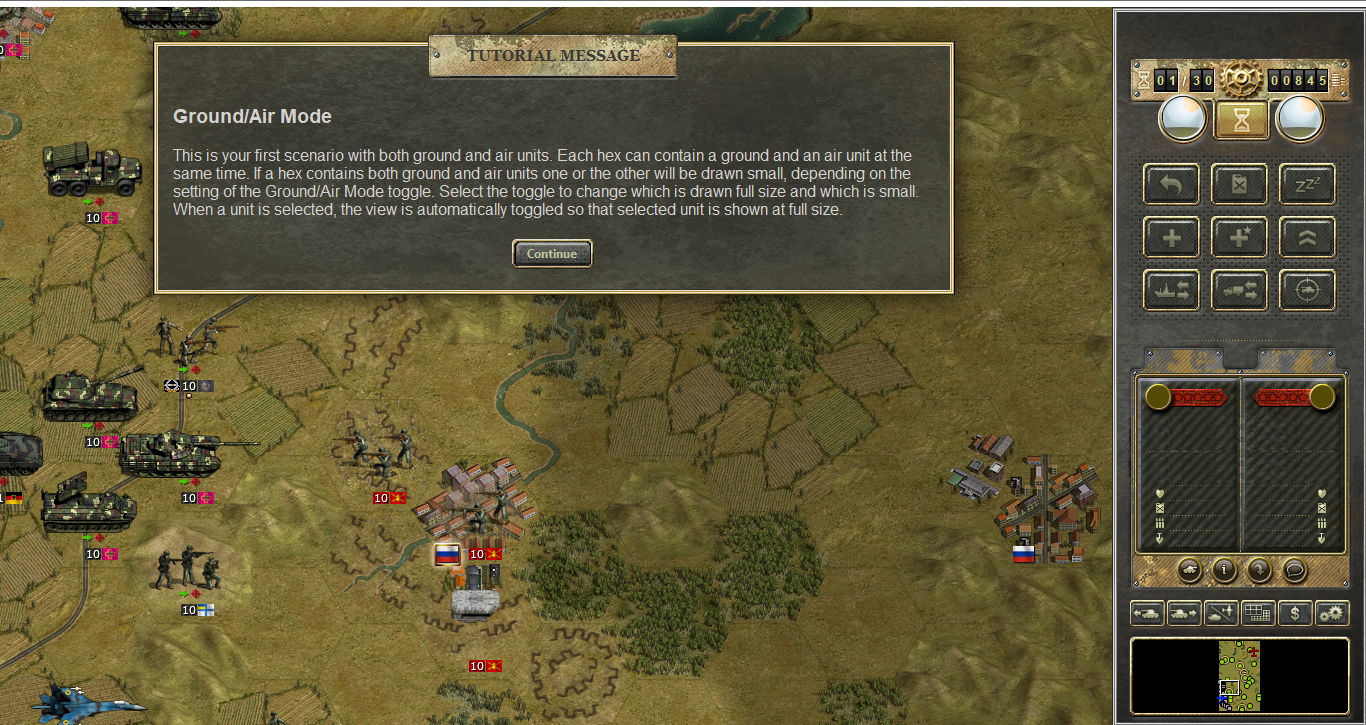Show unit details with the round info button
This screenshot has height=725, width=1366.
click(1224, 570)
